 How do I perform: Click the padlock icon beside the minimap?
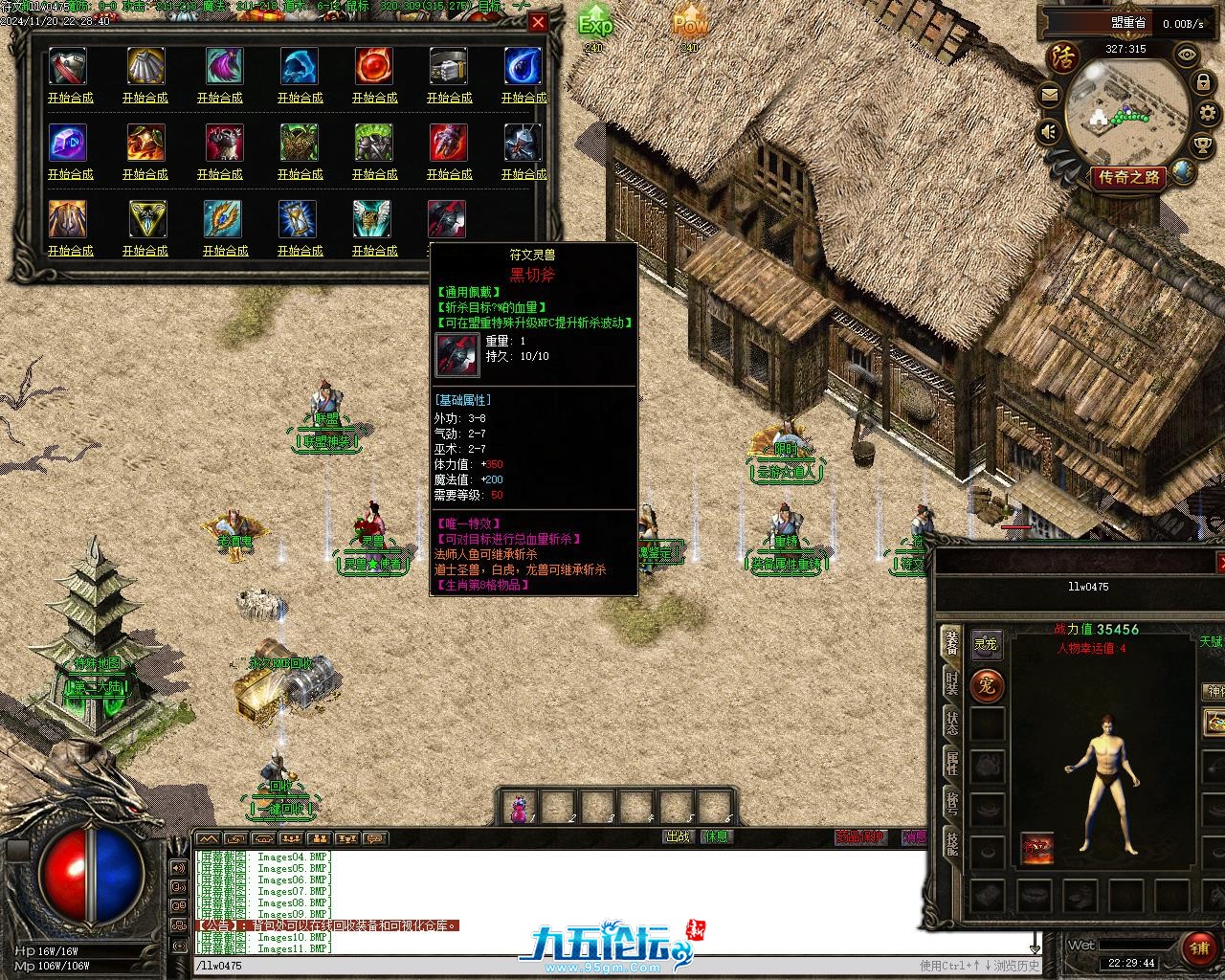point(1204,84)
